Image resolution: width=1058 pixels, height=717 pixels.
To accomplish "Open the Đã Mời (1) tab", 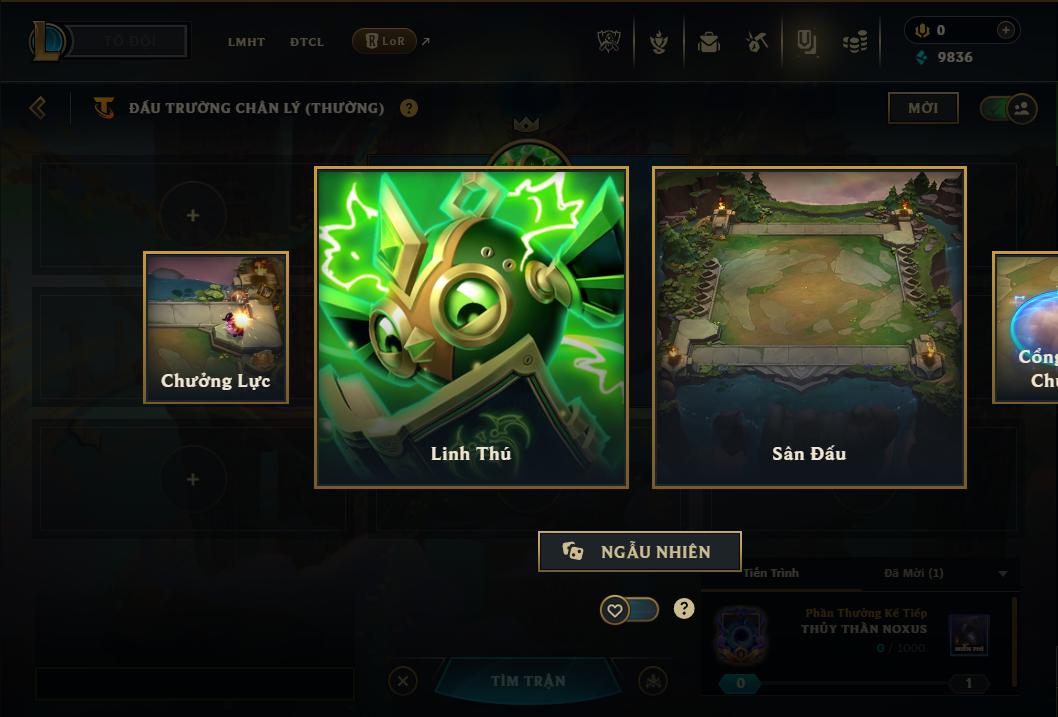I will pos(914,573).
